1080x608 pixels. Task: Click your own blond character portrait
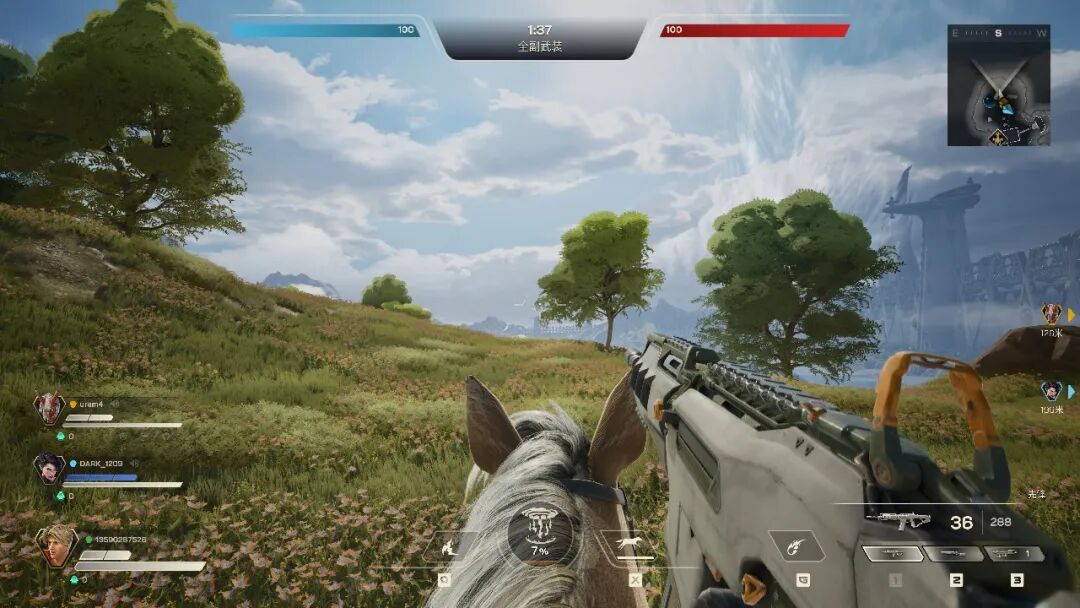[56, 546]
